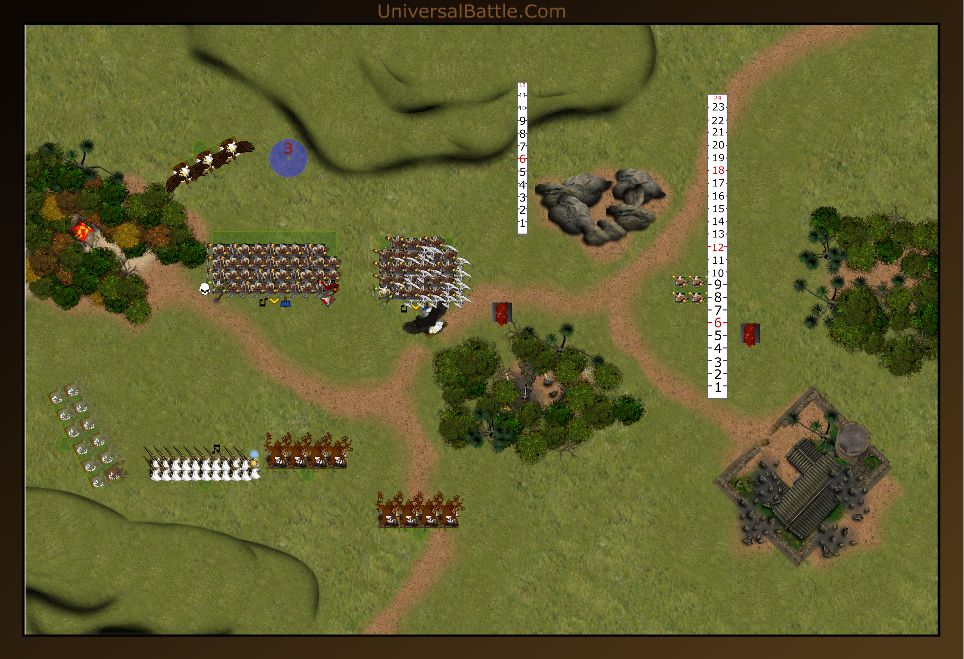Select the red banner right of the long ruler
The width and height of the screenshot is (964, 659).
[x=750, y=334]
